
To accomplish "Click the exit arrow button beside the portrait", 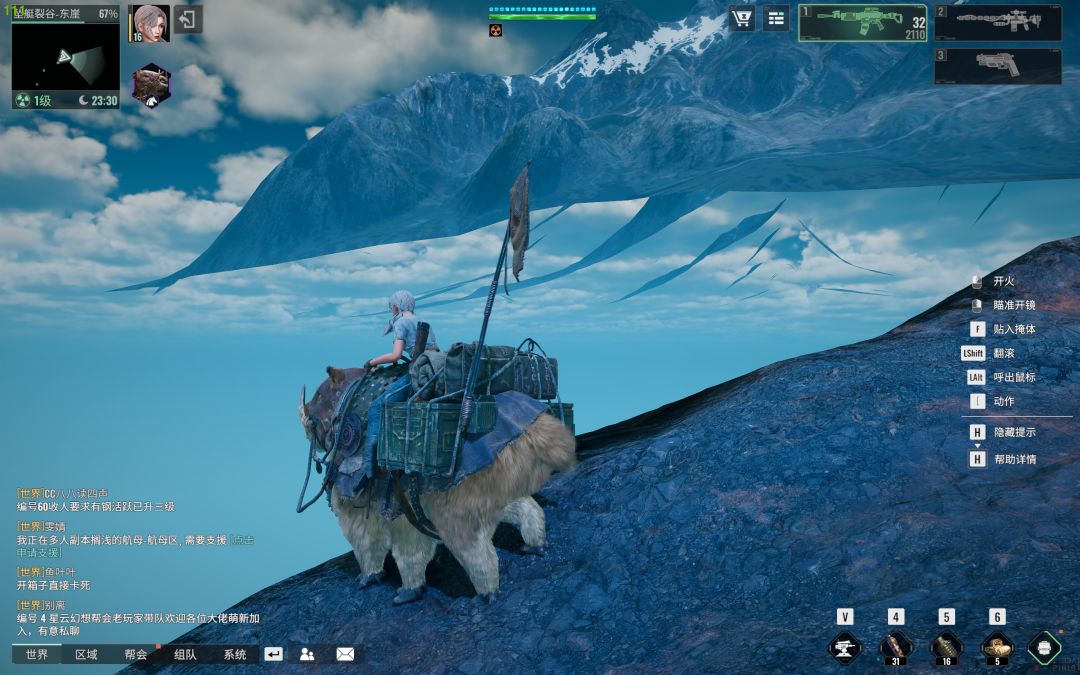I will tap(188, 19).
